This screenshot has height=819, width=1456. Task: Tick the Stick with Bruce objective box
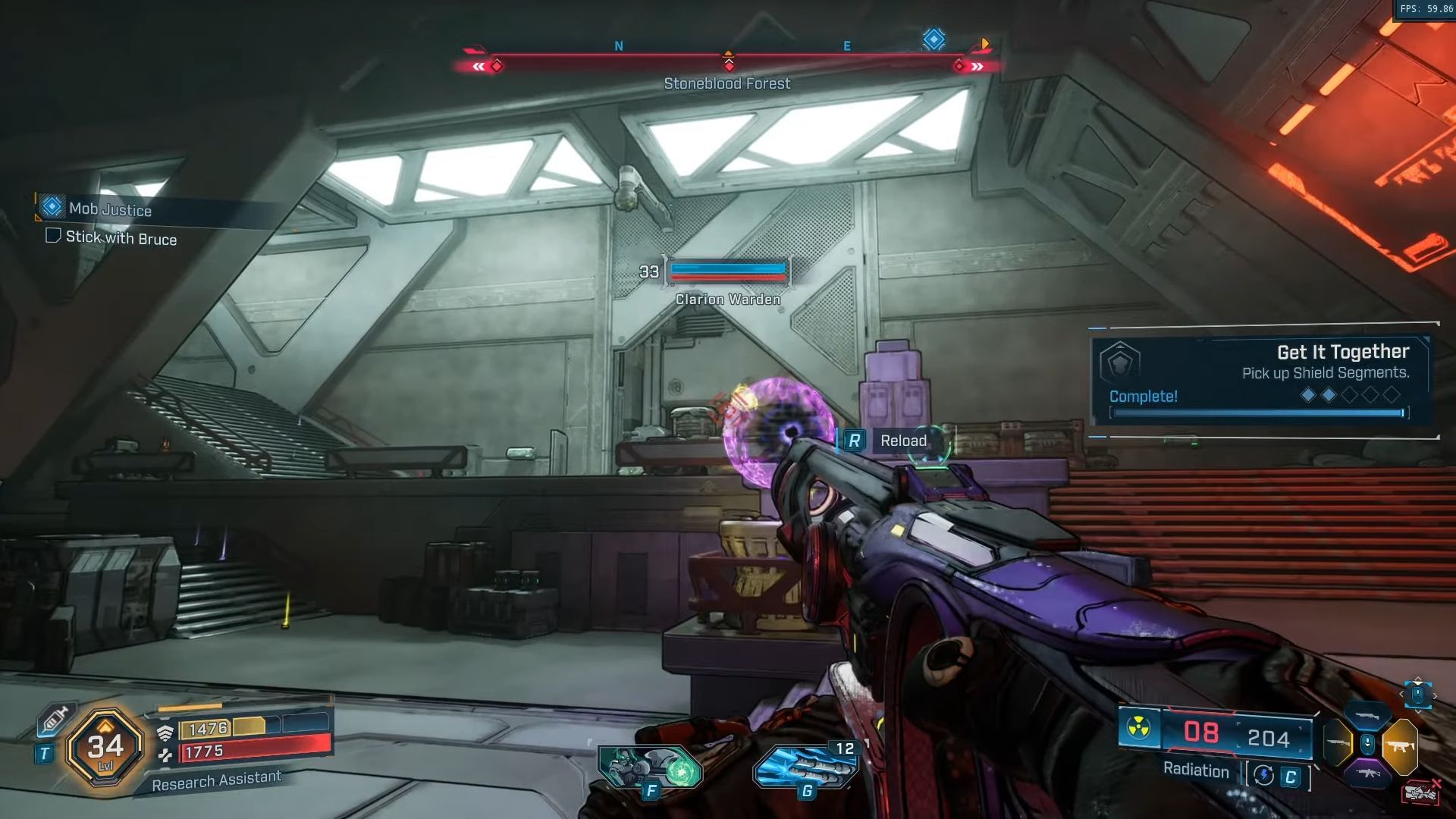point(53,236)
